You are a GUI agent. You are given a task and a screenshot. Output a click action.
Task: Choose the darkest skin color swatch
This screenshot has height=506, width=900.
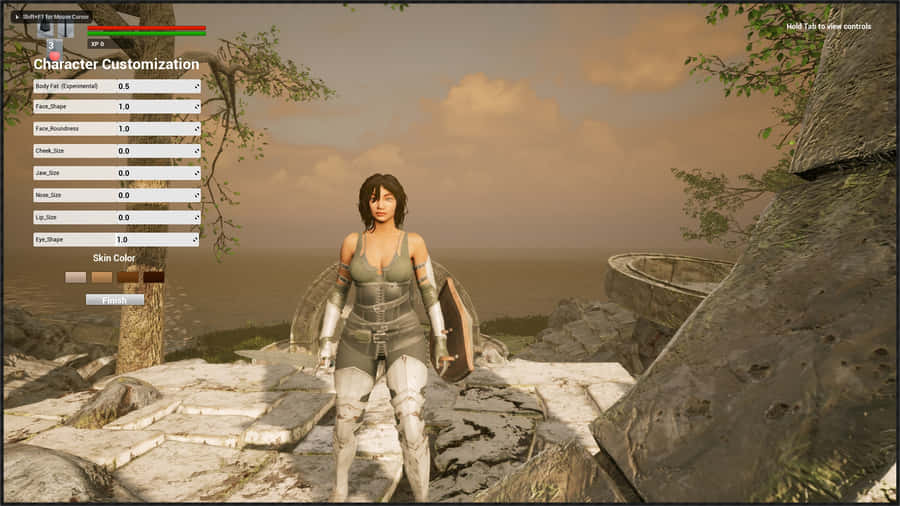153,277
